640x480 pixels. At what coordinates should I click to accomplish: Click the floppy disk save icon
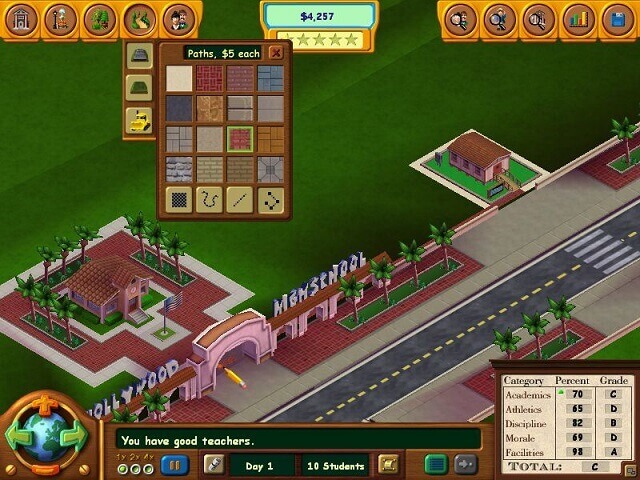tap(615, 18)
